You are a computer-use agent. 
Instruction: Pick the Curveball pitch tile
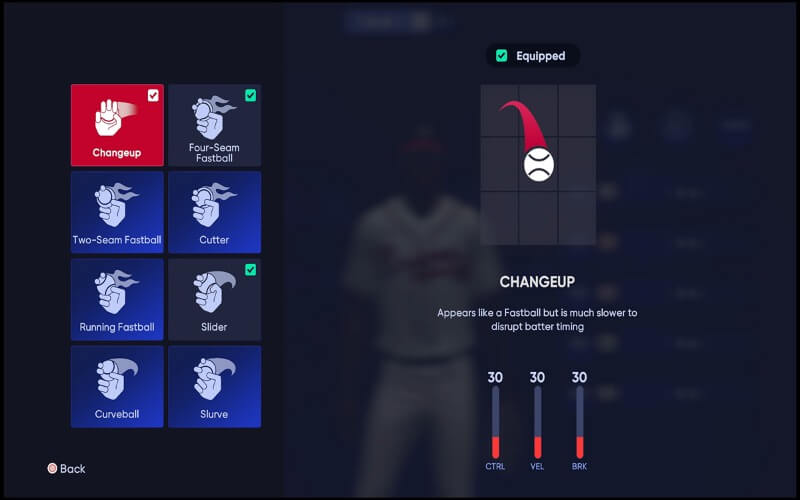[117, 386]
